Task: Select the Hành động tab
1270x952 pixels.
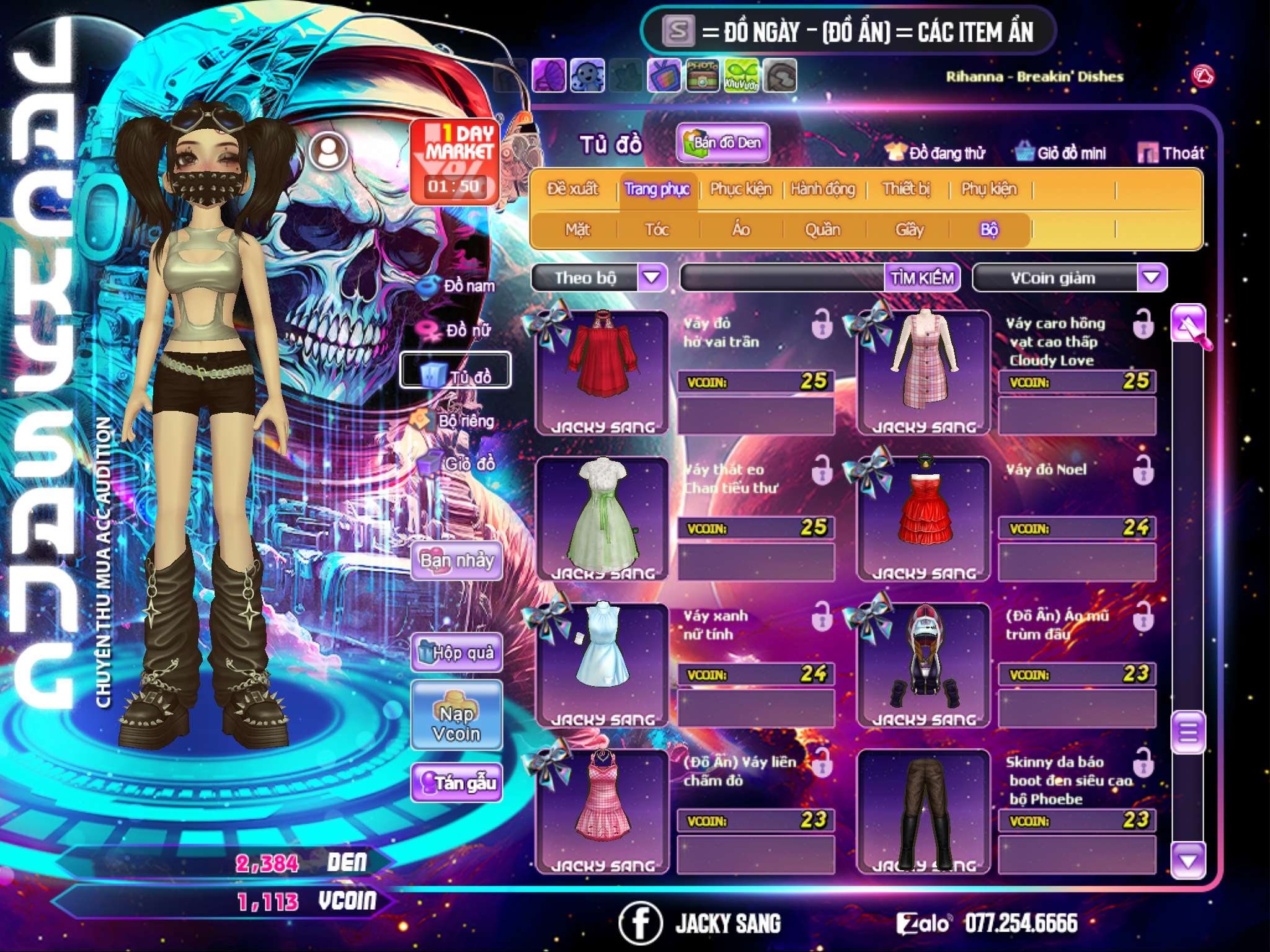Action: coord(822,189)
